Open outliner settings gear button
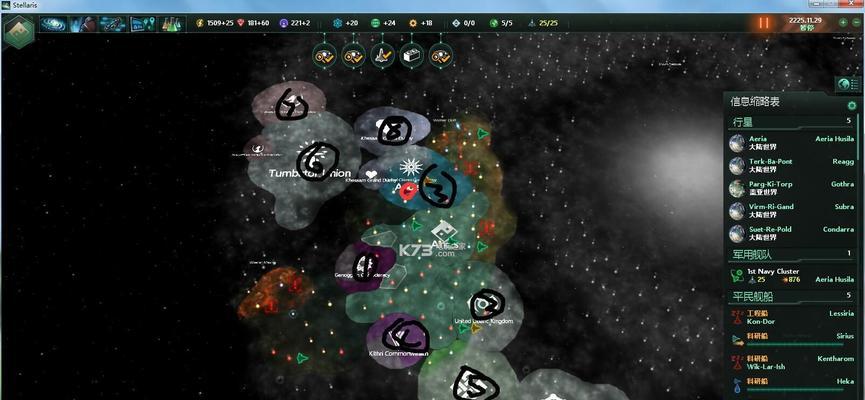865x400 pixels. [852, 105]
